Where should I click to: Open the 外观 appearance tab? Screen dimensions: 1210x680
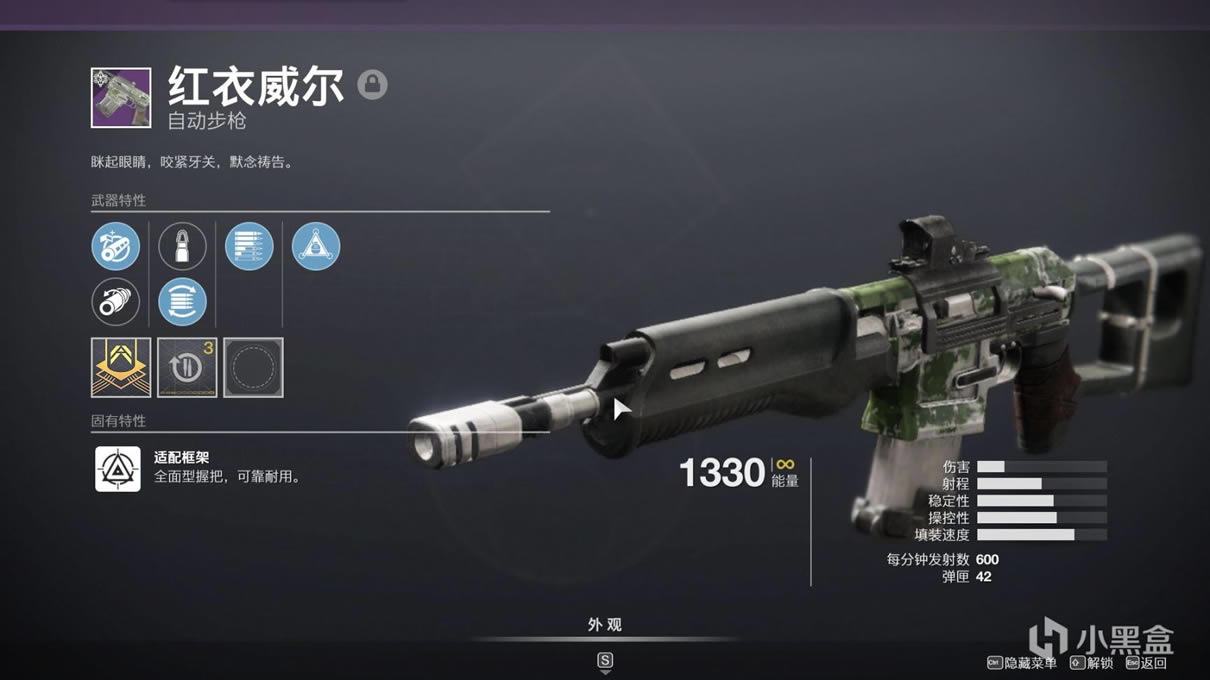[605, 625]
